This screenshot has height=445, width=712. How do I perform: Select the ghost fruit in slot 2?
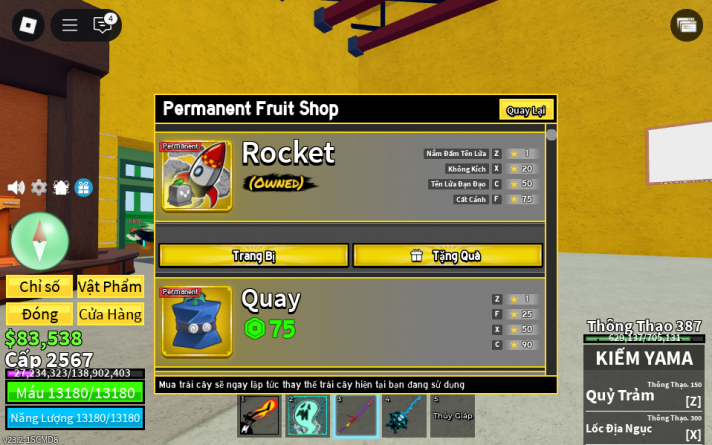click(307, 416)
